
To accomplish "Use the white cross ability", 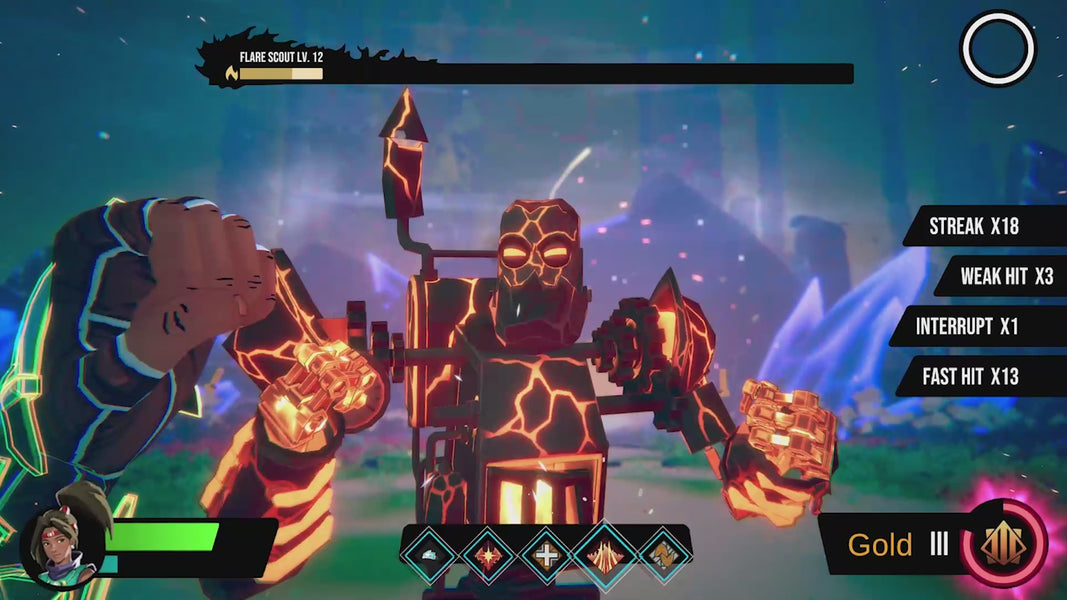I will pyautogui.click(x=547, y=554).
